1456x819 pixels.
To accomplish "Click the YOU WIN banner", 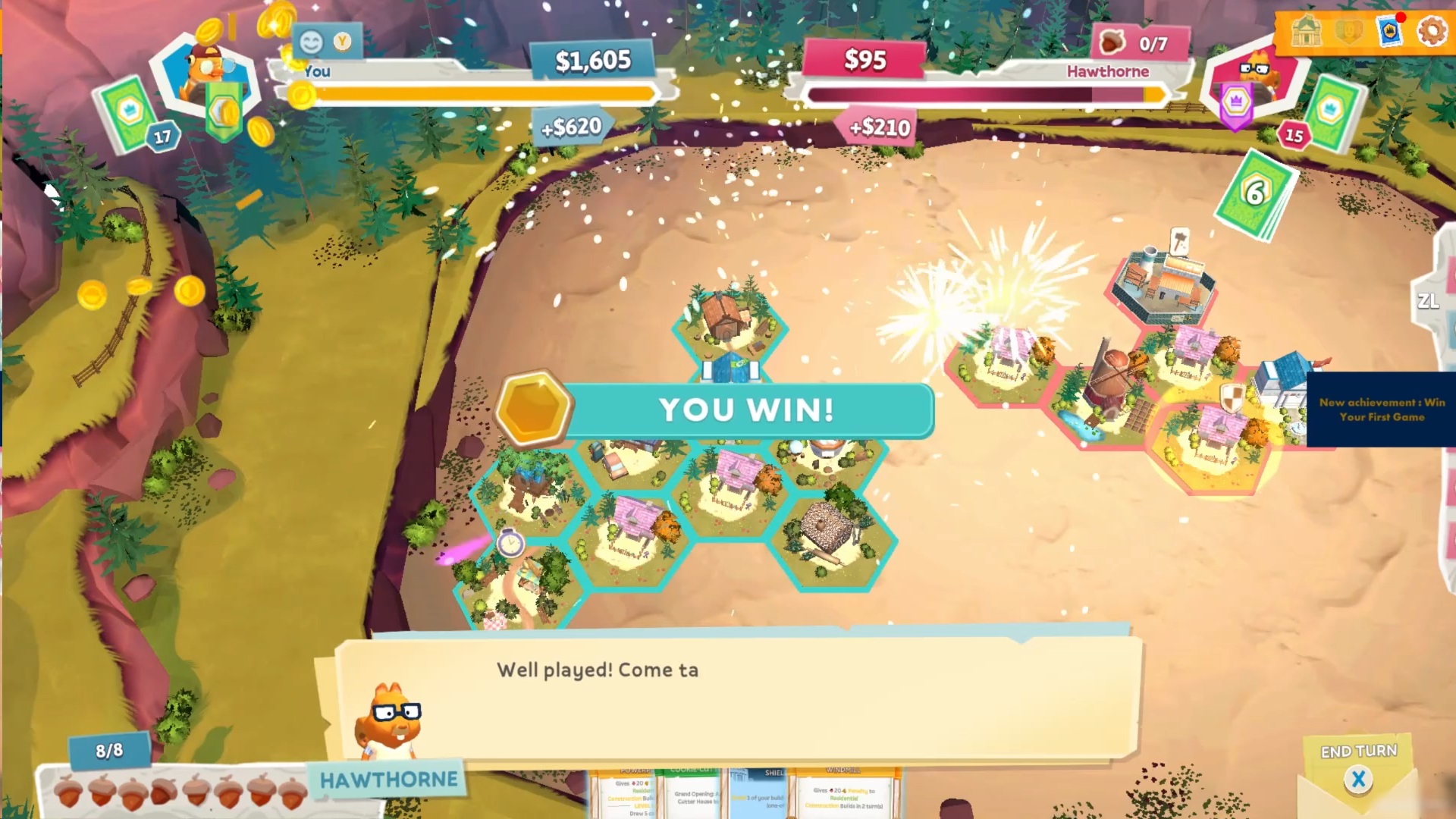I will point(747,410).
